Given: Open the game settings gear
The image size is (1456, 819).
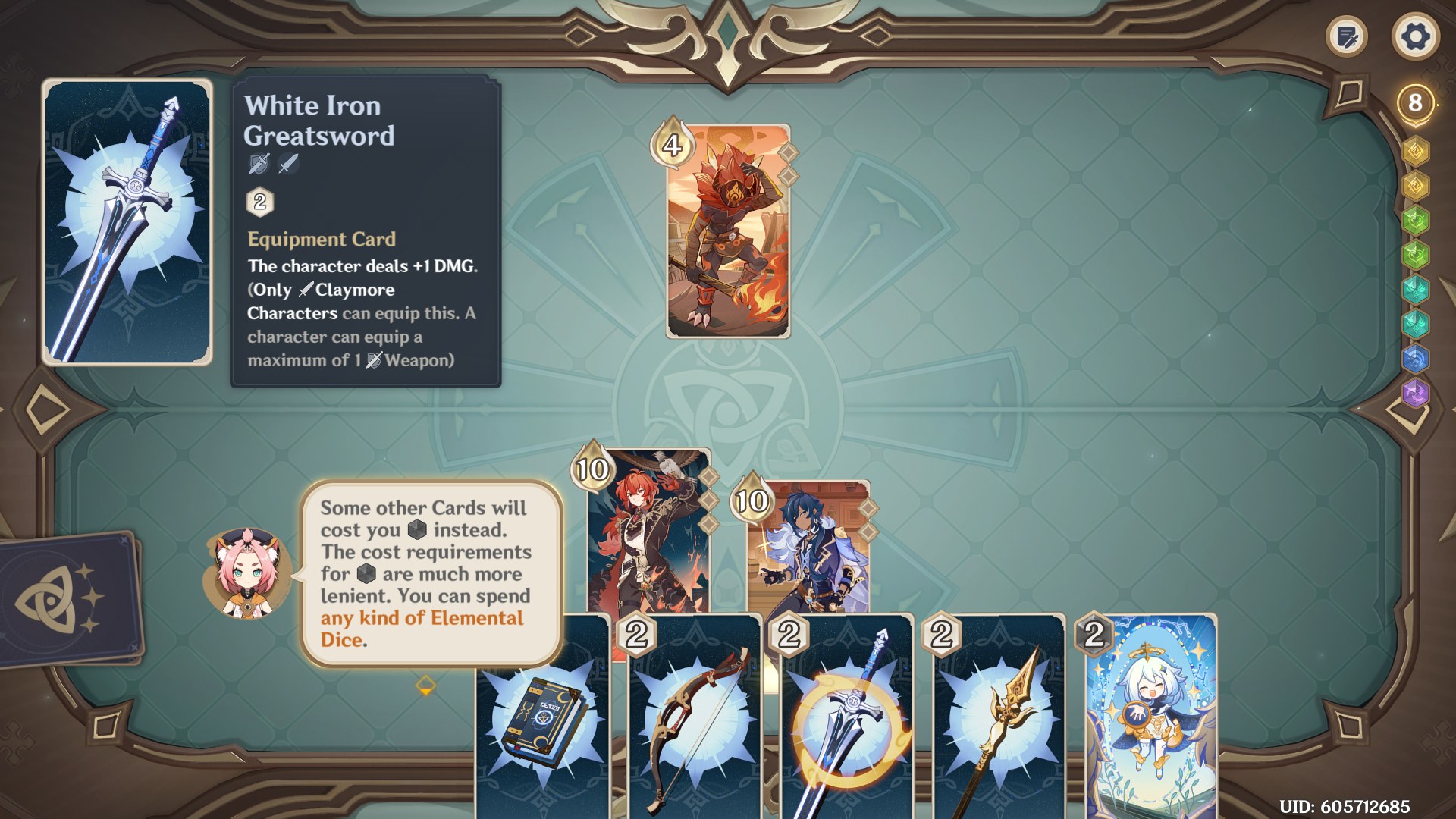Looking at the screenshot, I should coord(1415,36).
